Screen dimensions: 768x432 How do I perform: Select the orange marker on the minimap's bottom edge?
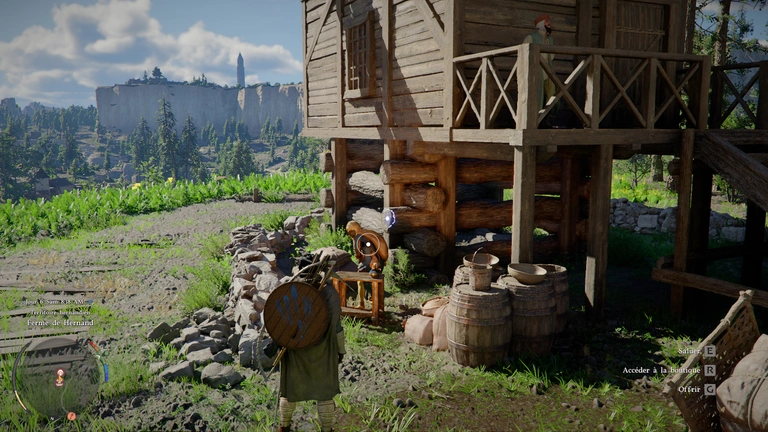coord(70,414)
